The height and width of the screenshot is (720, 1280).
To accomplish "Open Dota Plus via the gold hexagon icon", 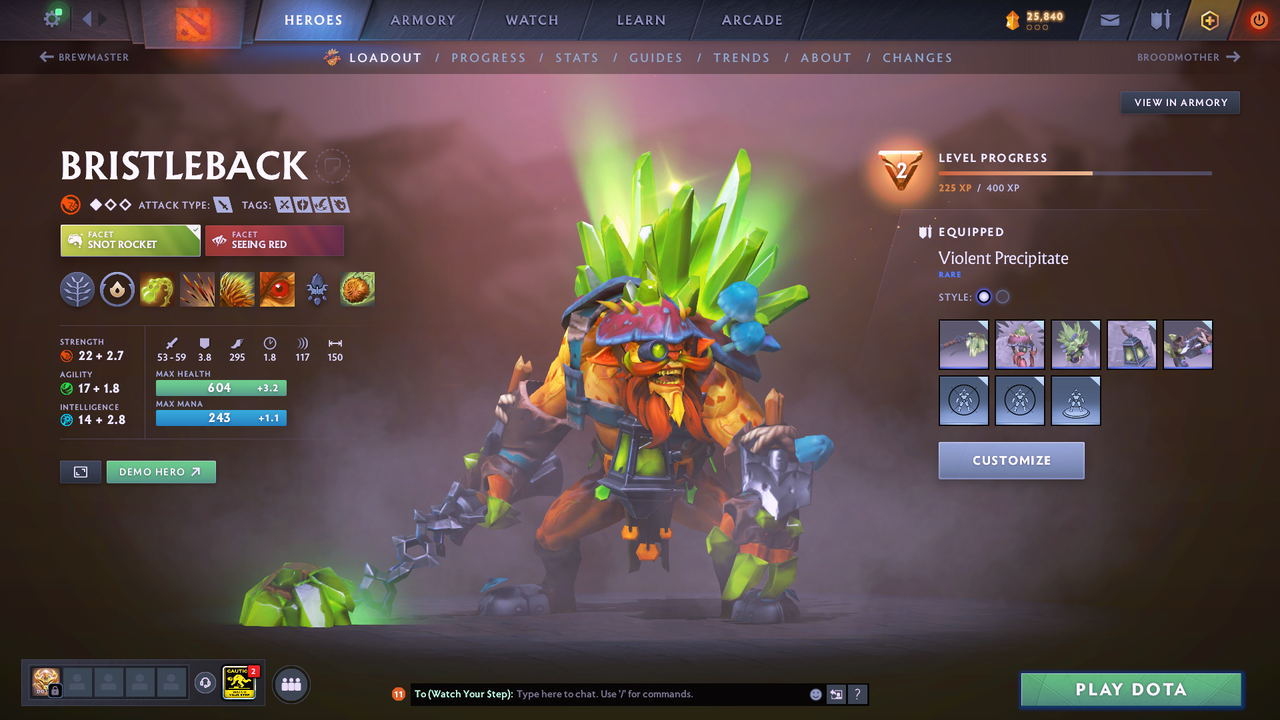I will tap(1210, 20).
